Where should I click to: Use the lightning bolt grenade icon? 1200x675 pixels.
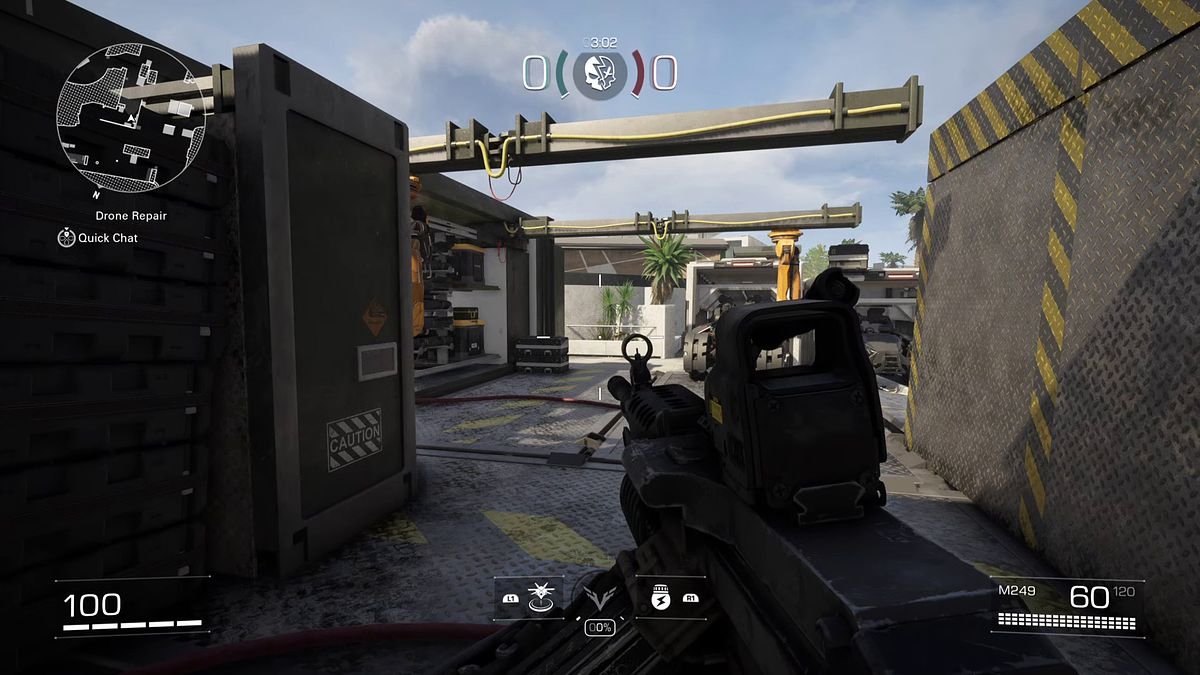(x=658, y=597)
